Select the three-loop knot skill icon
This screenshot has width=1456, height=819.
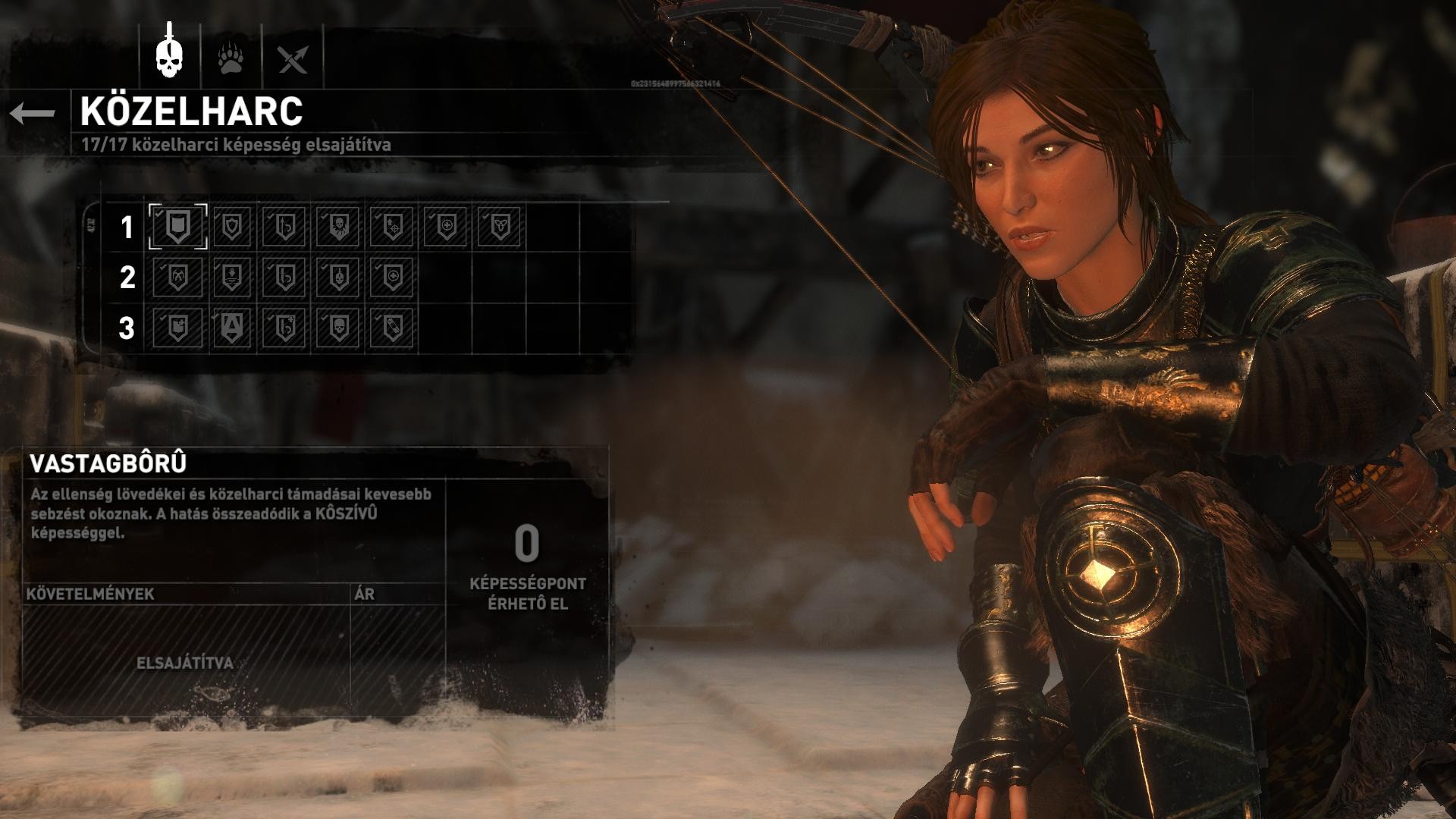tap(500, 226)
